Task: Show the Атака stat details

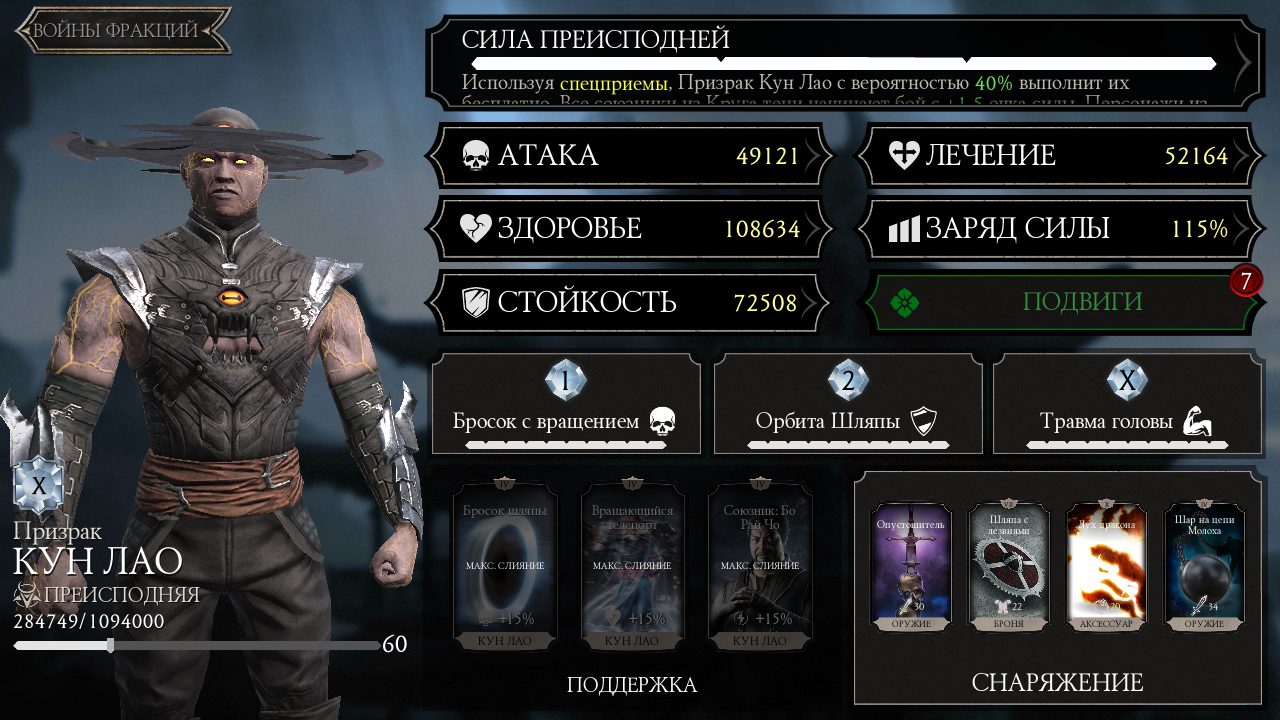Action: click(630, 156)
